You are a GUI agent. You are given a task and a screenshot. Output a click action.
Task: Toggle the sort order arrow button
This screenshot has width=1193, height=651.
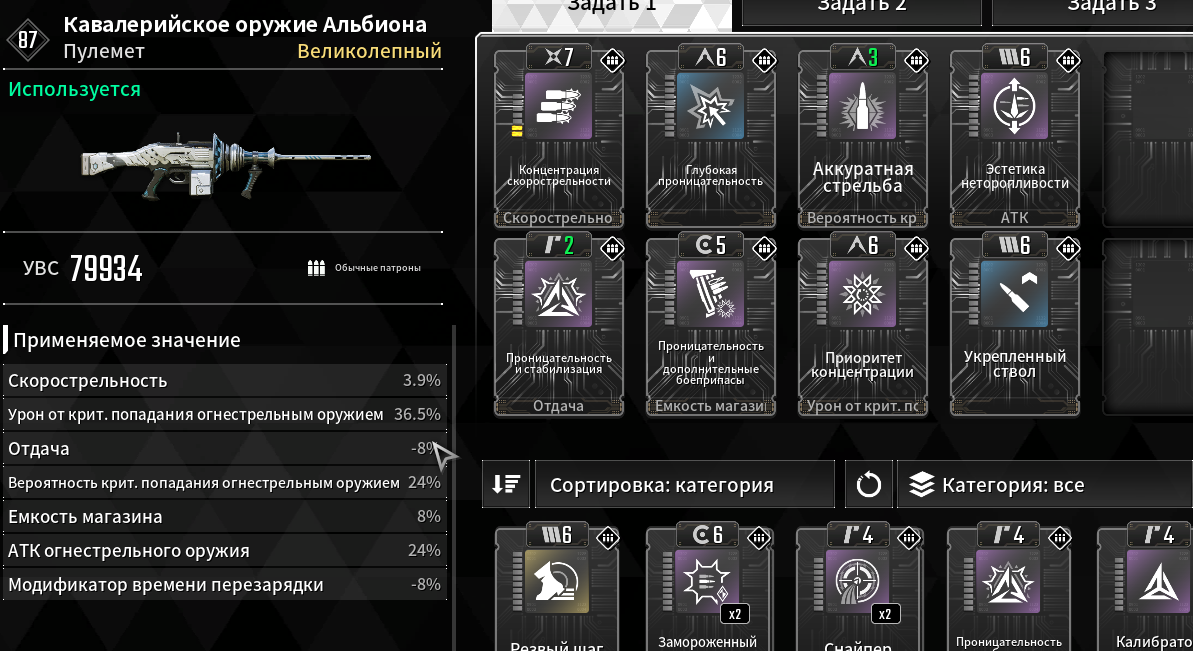[x=505, y=485]
